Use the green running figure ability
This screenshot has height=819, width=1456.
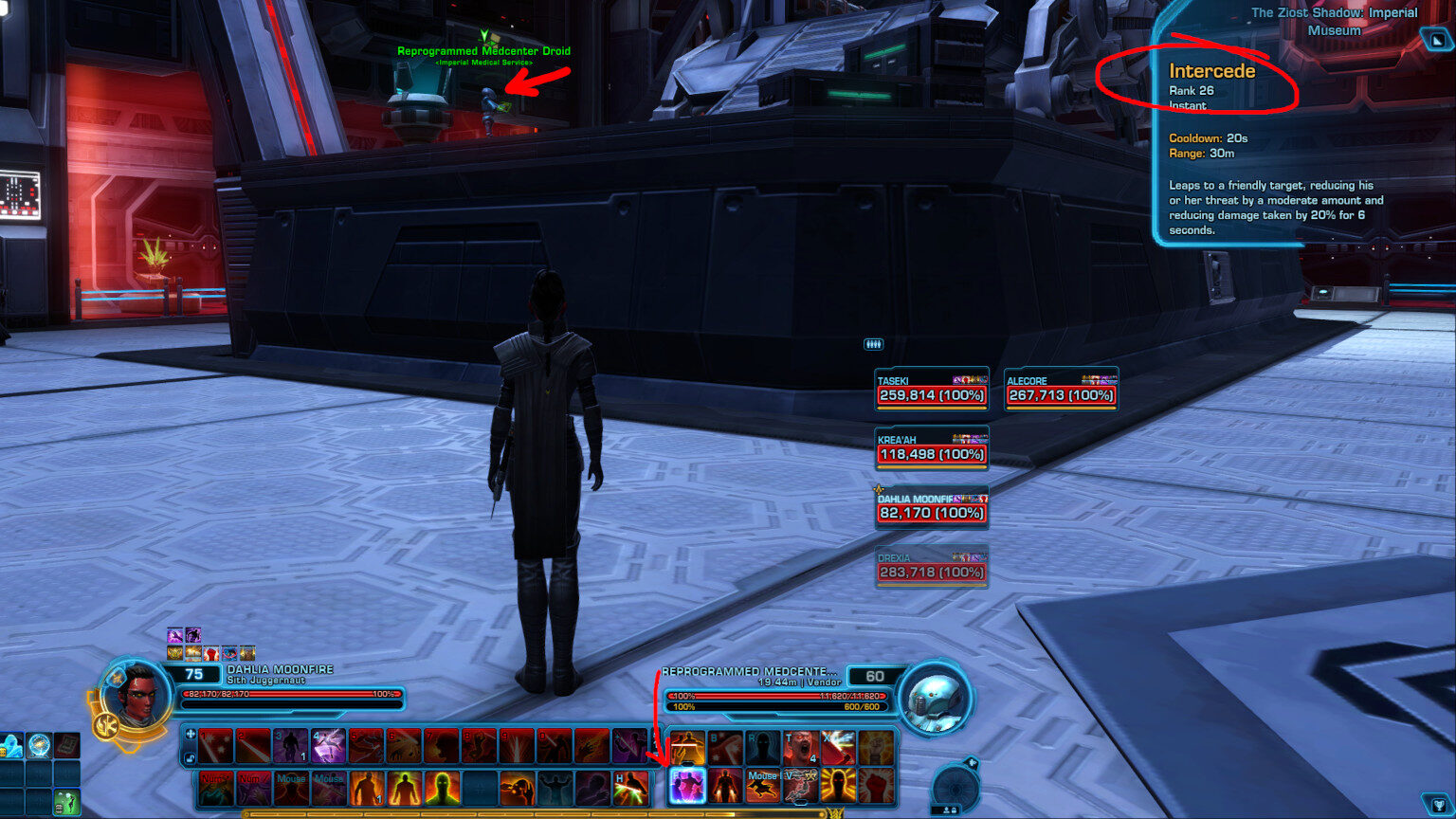[65, 801]
